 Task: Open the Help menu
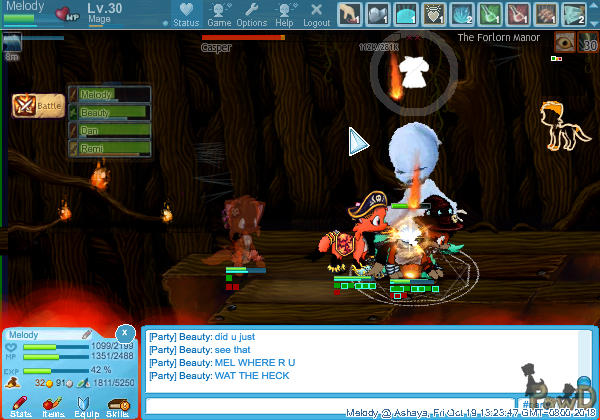click(284, 14)
